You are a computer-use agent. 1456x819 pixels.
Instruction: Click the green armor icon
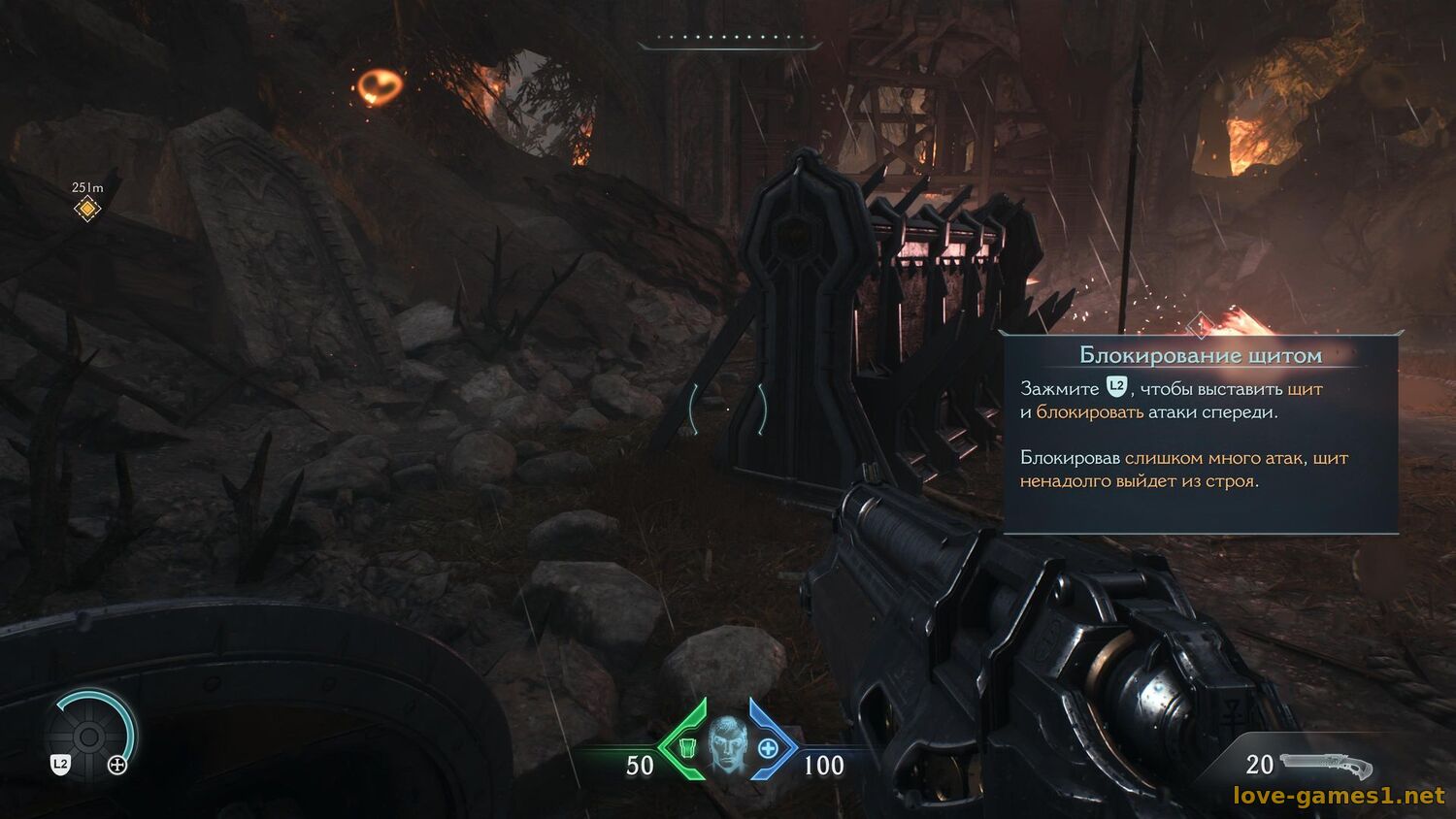(687, 748)
